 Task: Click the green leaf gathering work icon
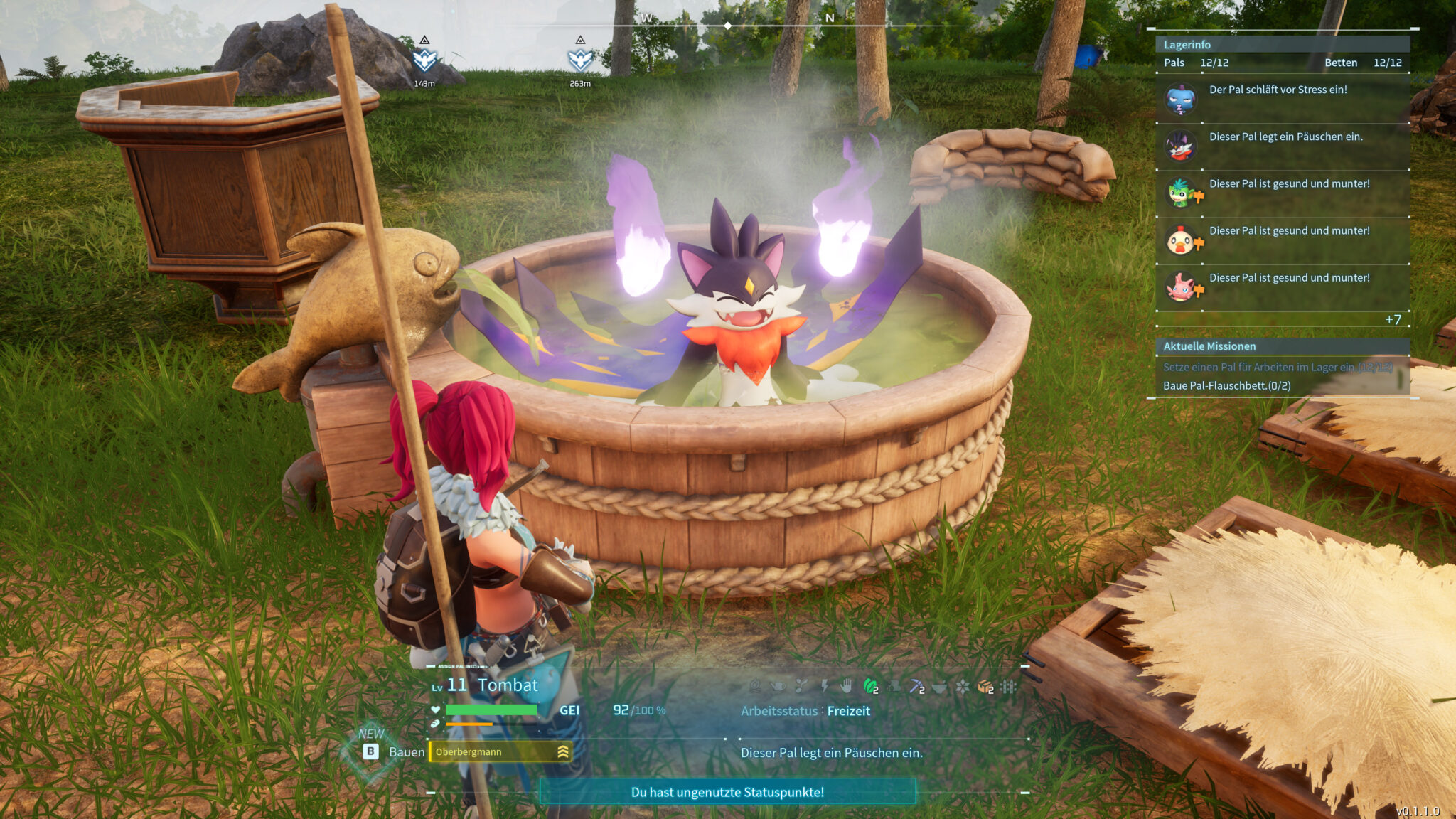click(870, 686)
